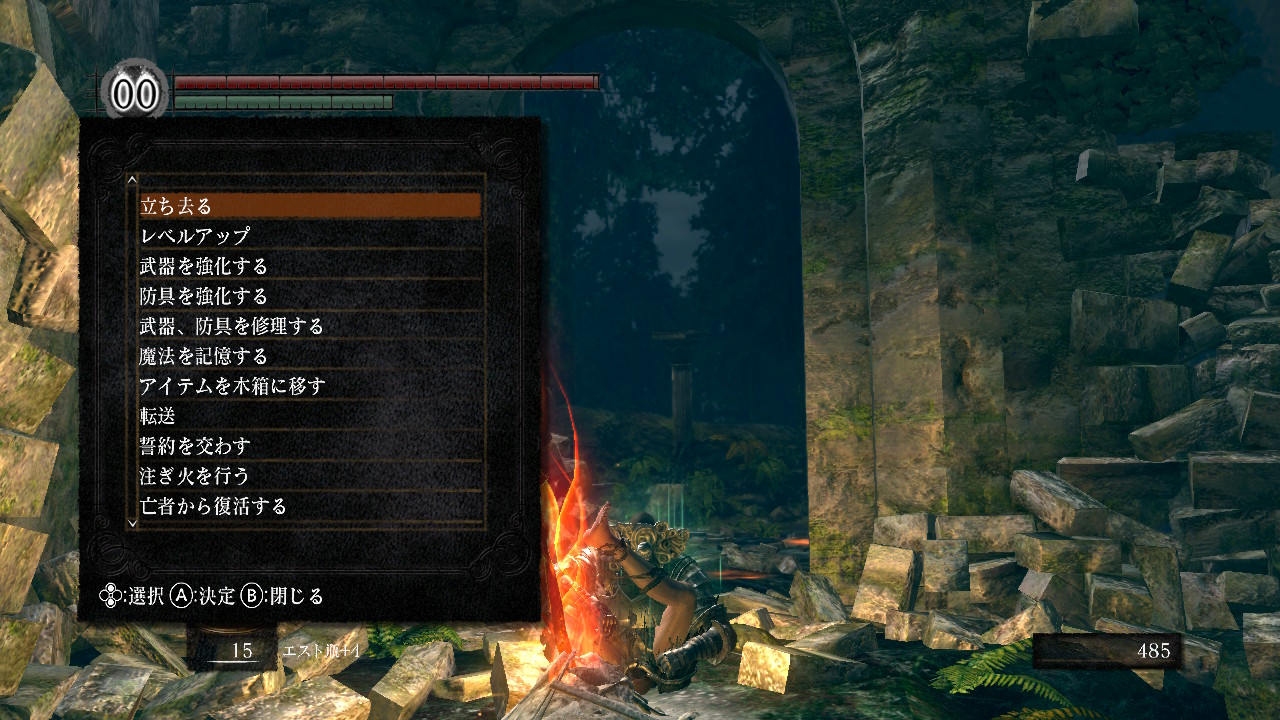Click the menu list's down scroll arrow
The width and height of the screenshot is (1280, 720).
(131, 522)
